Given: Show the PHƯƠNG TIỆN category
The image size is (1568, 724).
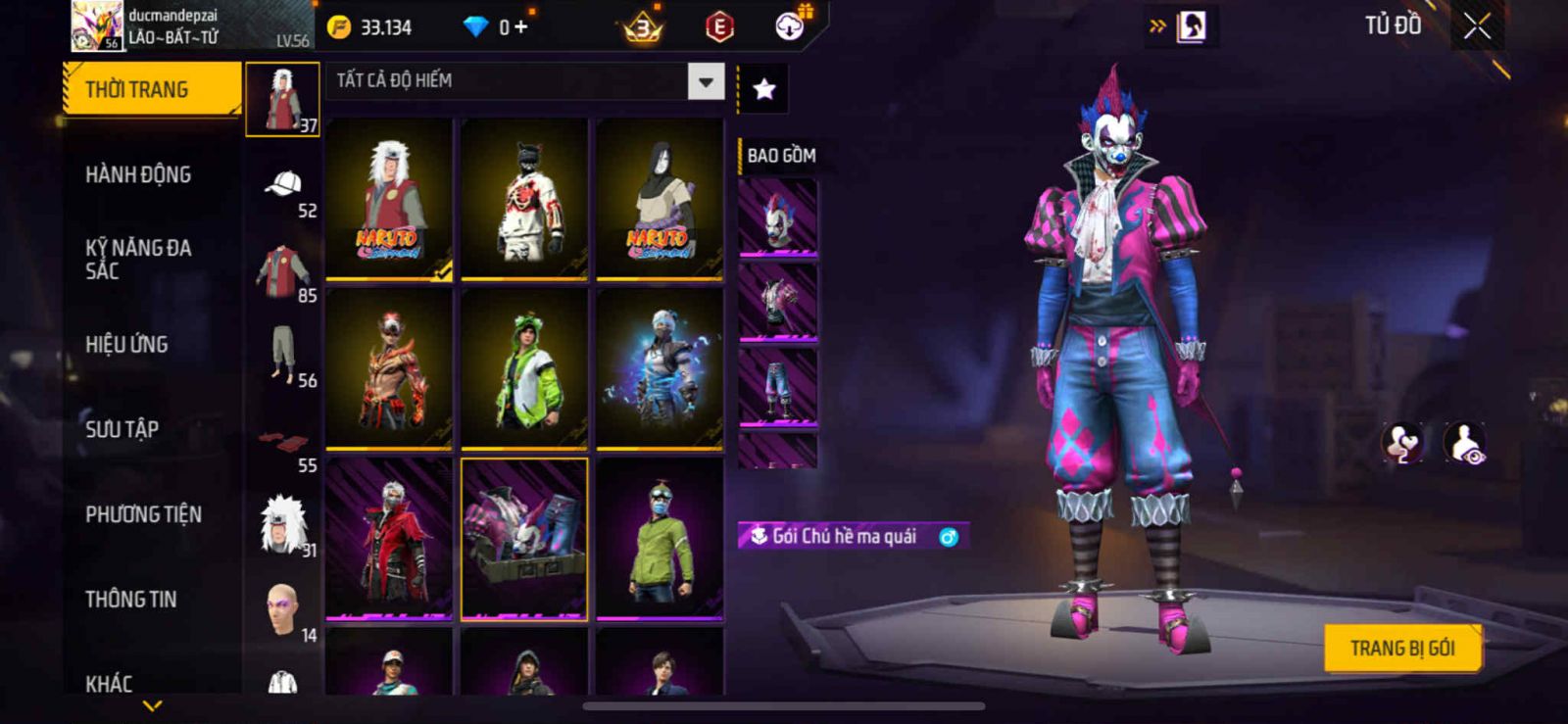Looking at the screenshot, I should [143, 514].
